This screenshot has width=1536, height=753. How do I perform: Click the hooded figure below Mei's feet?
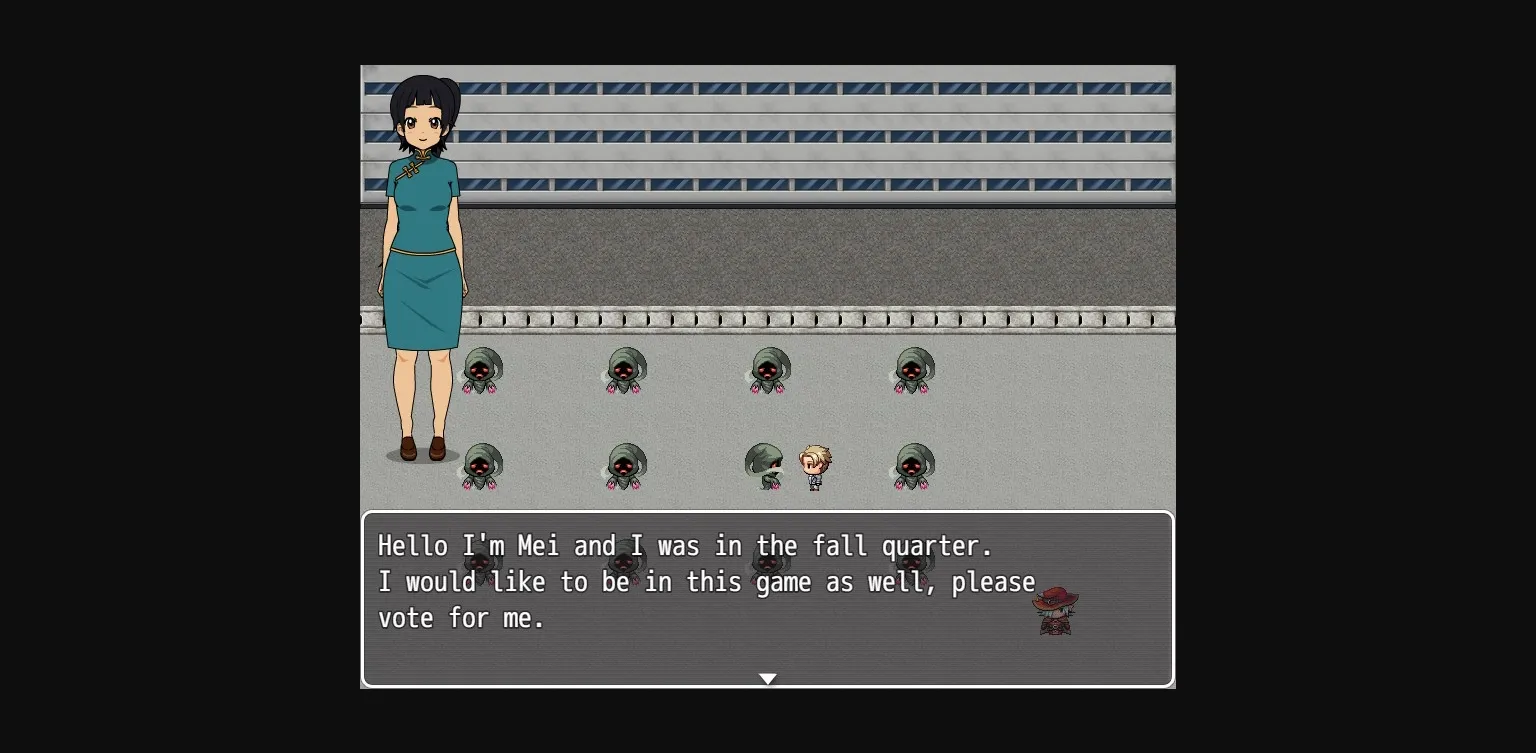coord(483,468)
